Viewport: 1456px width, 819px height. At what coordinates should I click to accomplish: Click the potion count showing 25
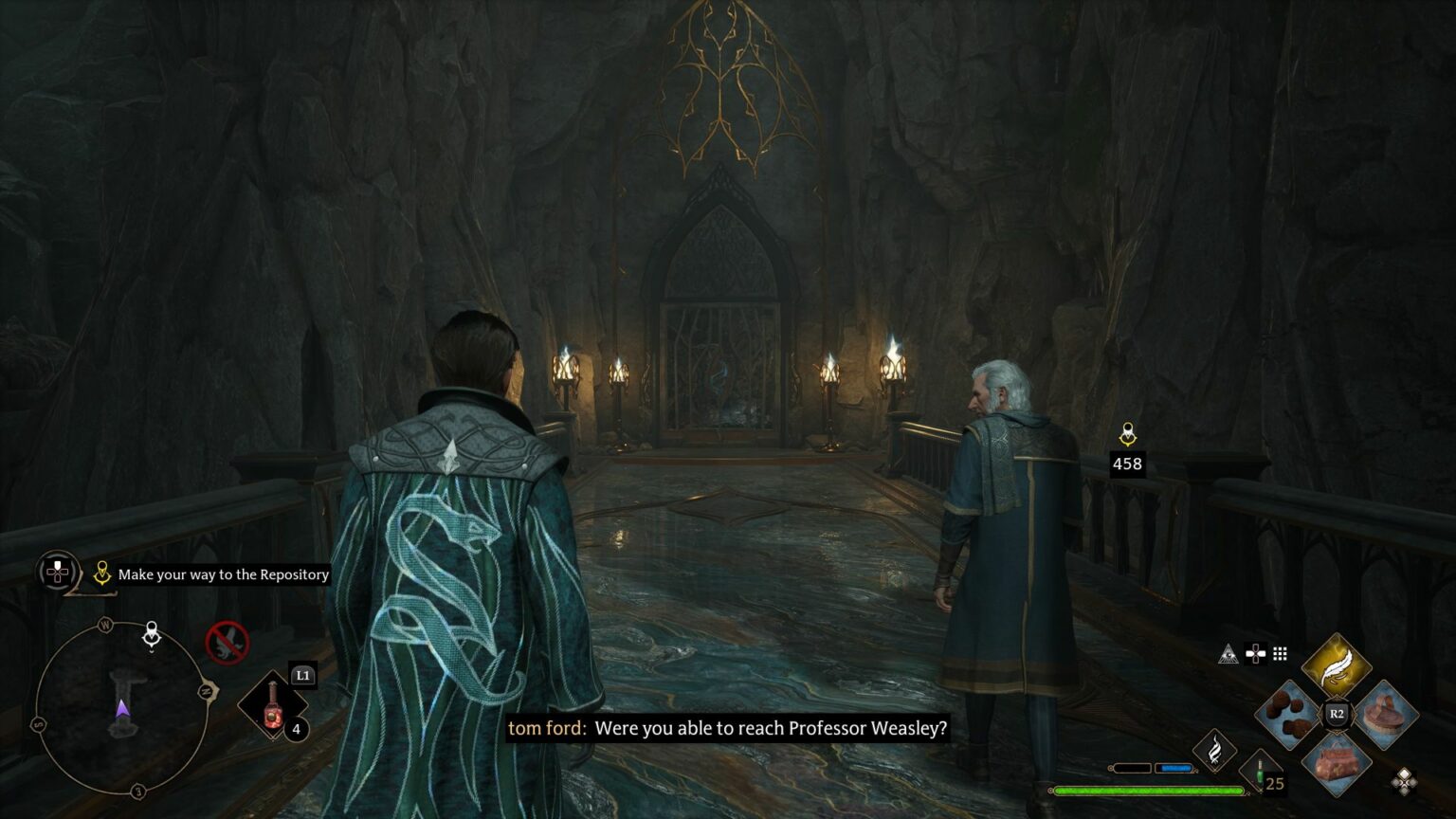point(1274,784)
